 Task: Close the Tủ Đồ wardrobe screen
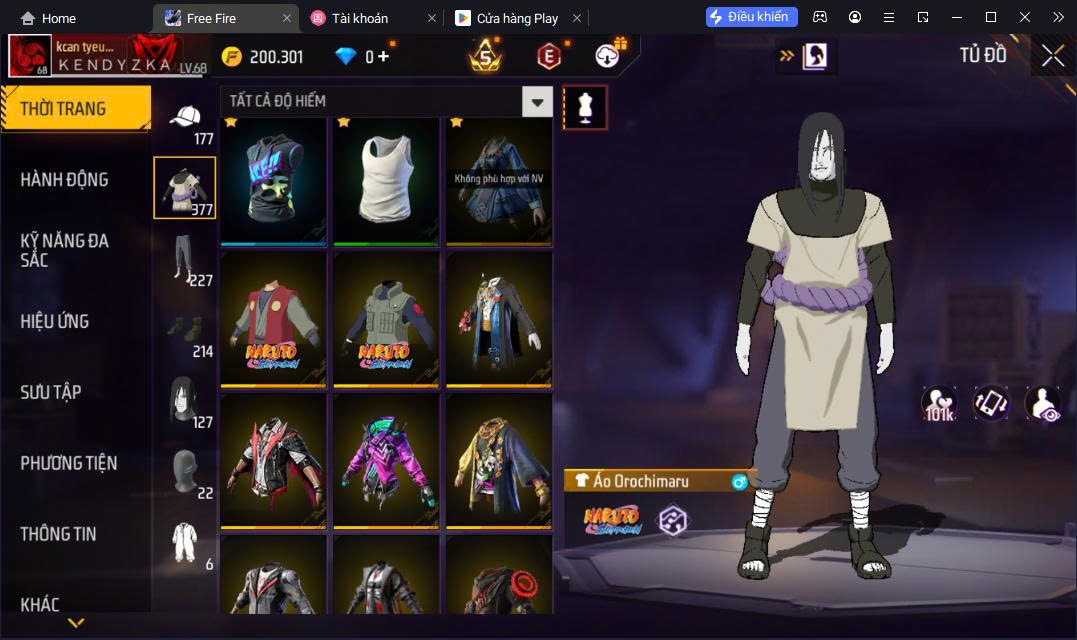1052,56
